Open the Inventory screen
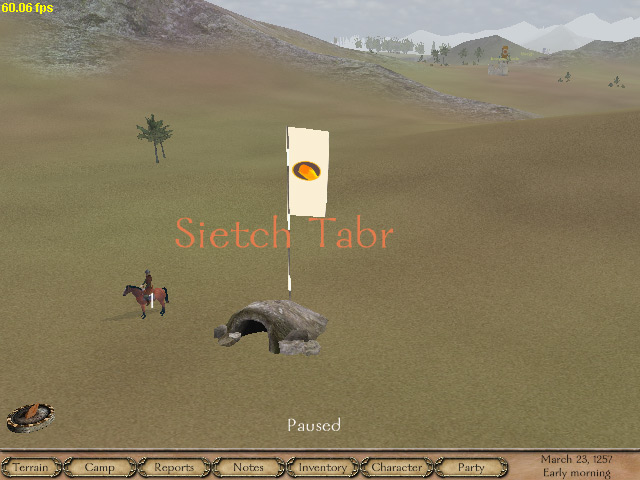The width and height of the screenshot is (640, 480). (x=322, y=467)
